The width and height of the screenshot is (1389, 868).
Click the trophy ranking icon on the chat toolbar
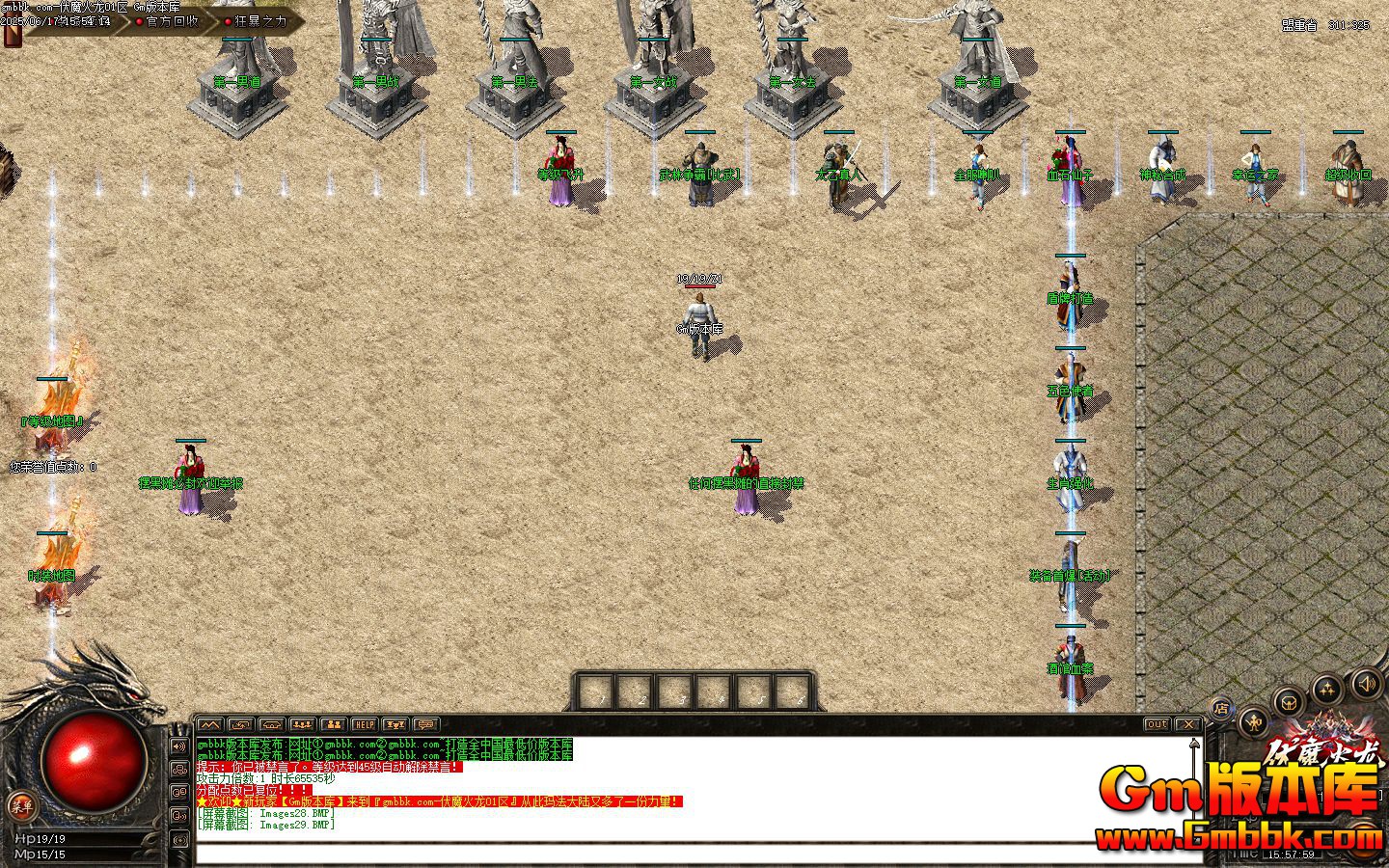pyautogui.click(x=395, y=723)
